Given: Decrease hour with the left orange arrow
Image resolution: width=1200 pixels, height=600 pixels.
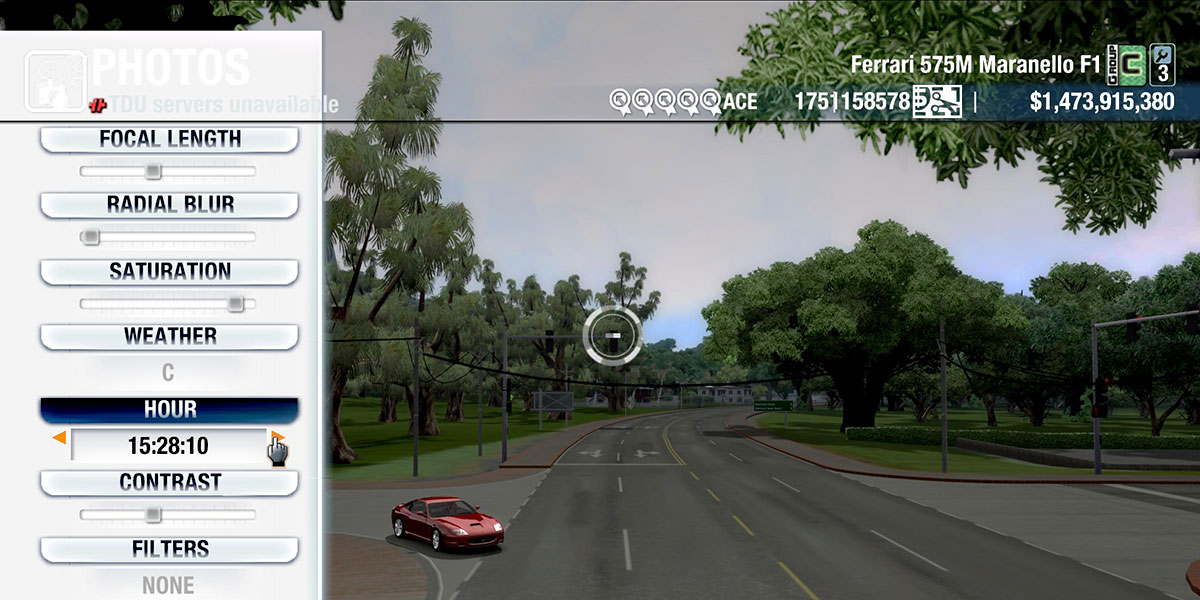Looking at the screenshot, I should coord(60,438).
